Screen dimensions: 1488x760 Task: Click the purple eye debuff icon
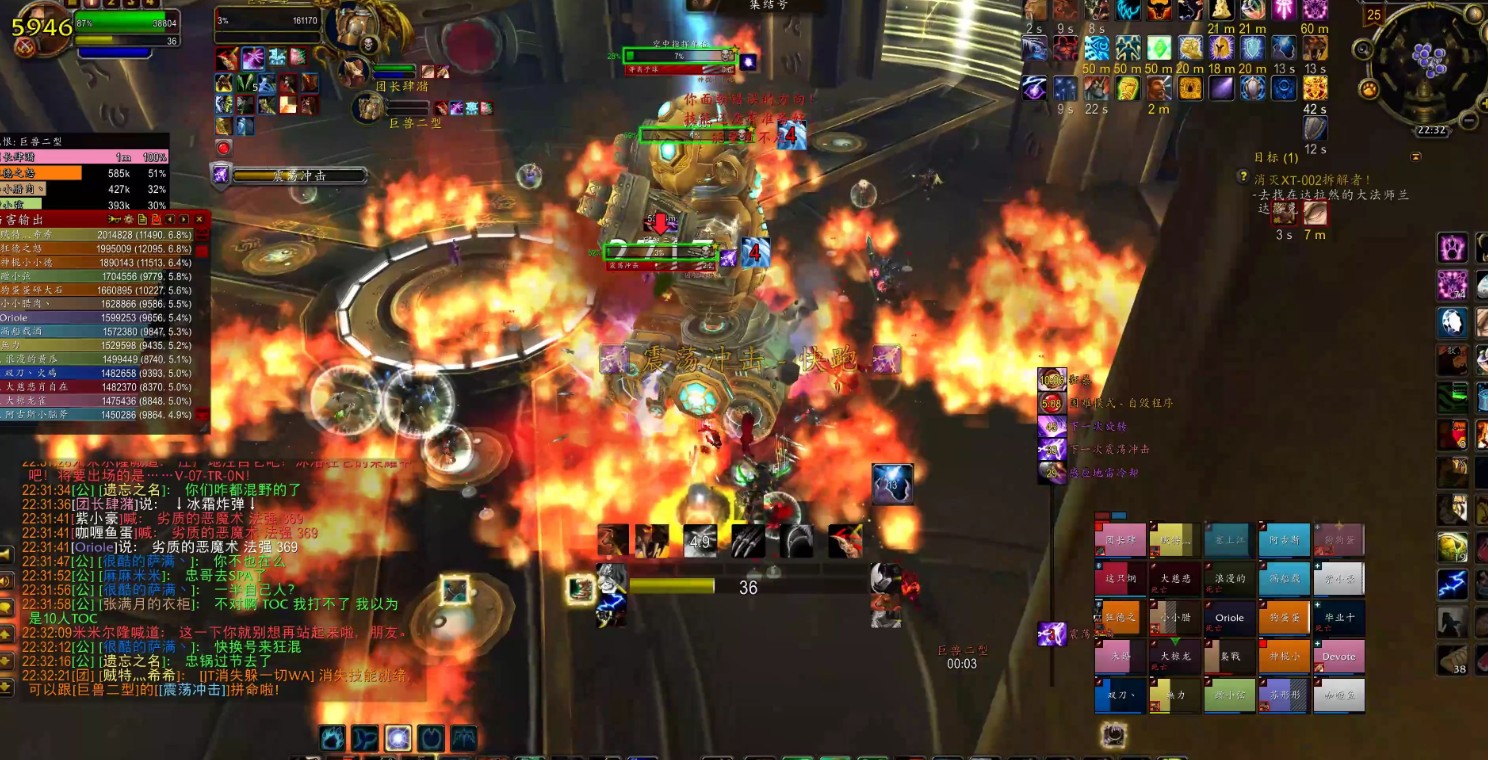click(x=1034, y=88)
